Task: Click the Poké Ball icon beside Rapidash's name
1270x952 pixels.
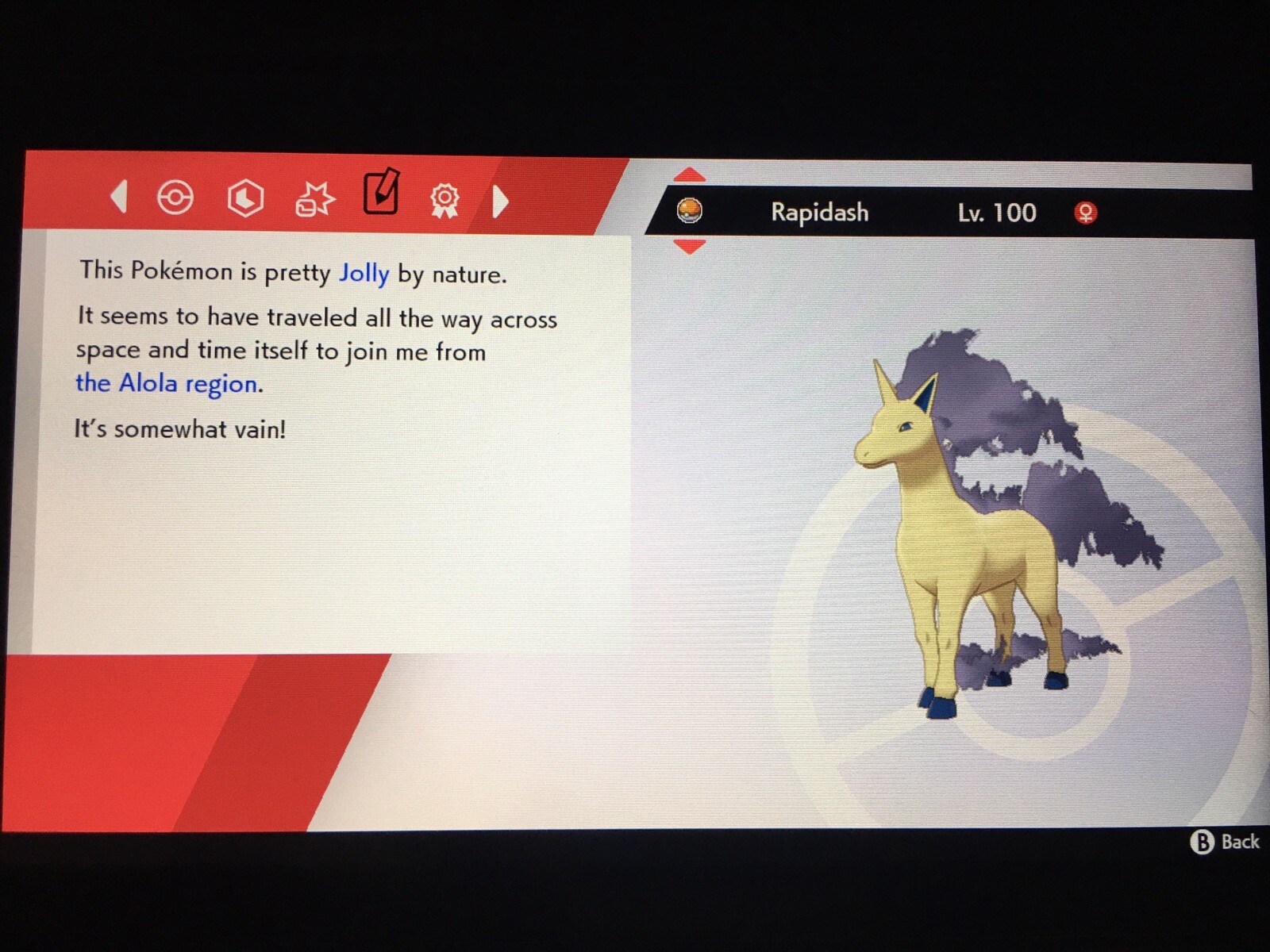Action: (690, 212)
